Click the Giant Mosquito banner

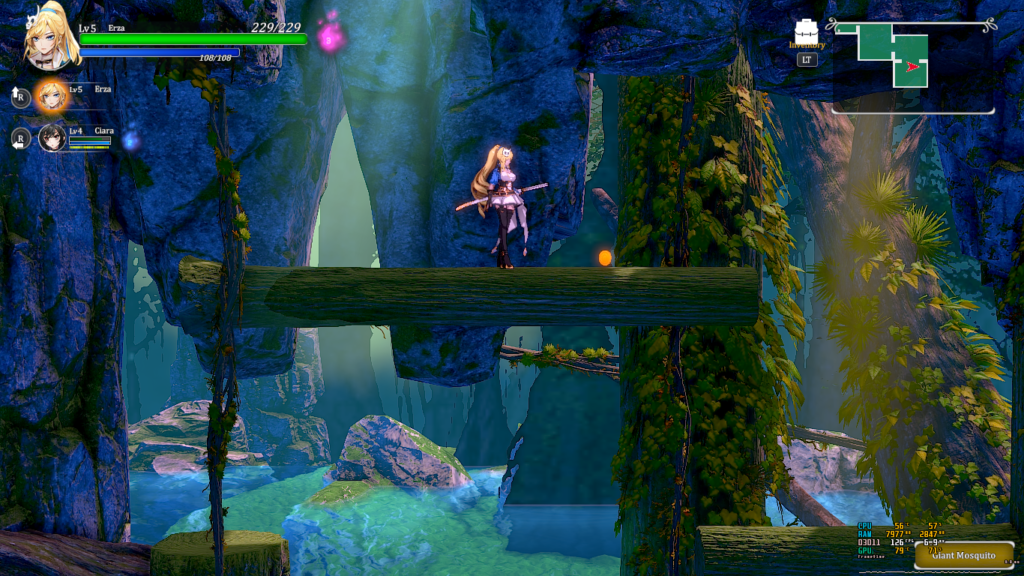(x=962, y=556)
